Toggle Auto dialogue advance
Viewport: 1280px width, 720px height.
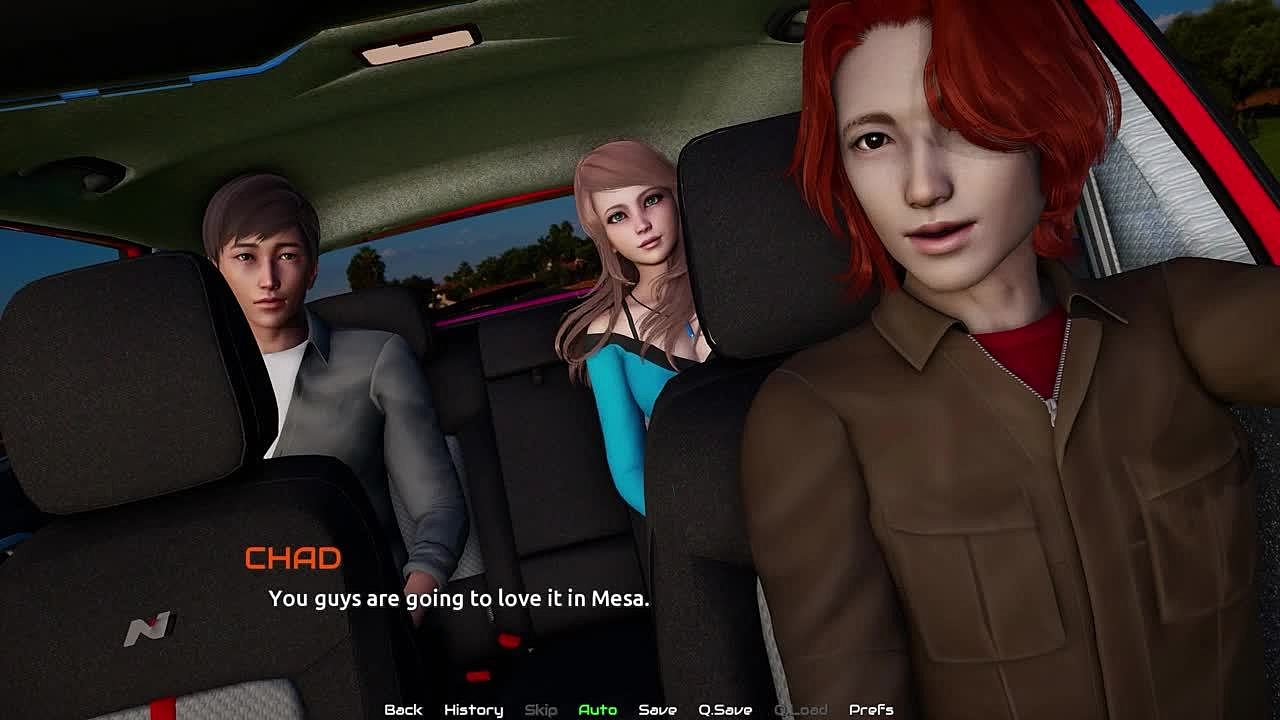tap(597, 709)
